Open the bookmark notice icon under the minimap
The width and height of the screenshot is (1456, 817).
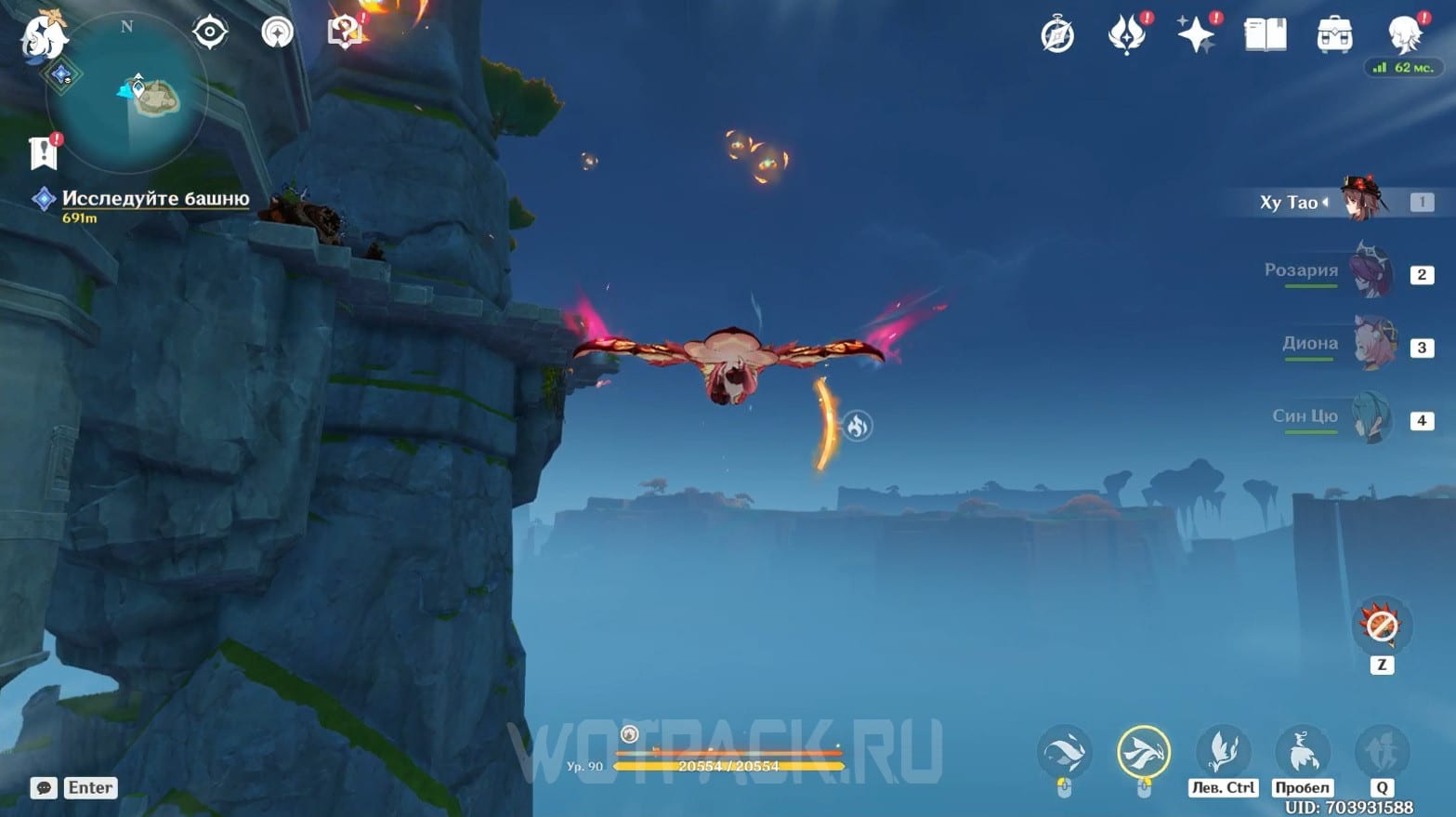[44, 152]
